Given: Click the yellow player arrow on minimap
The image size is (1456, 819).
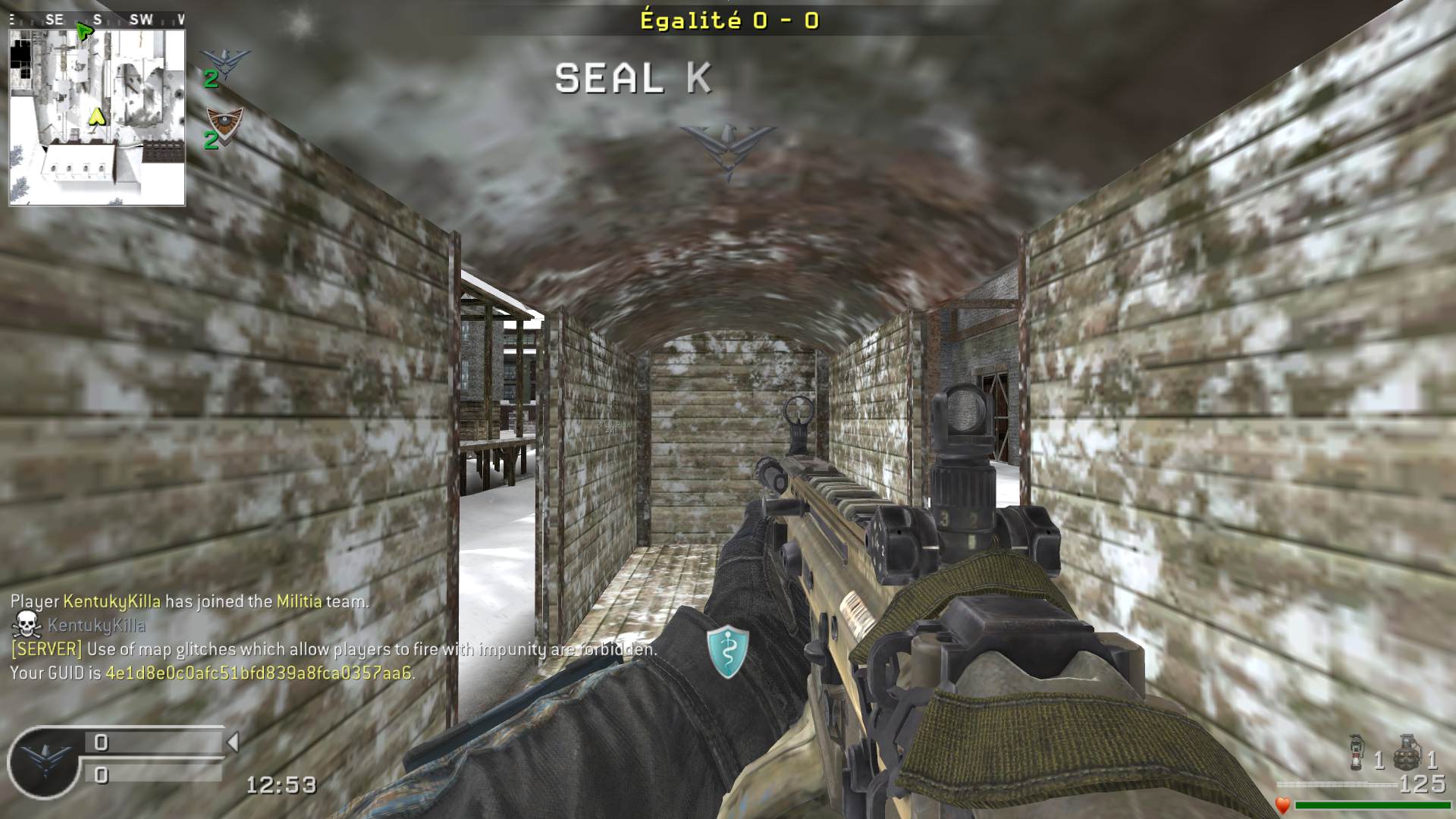Looking at the screenshot, I should click(x=96, y=117).
